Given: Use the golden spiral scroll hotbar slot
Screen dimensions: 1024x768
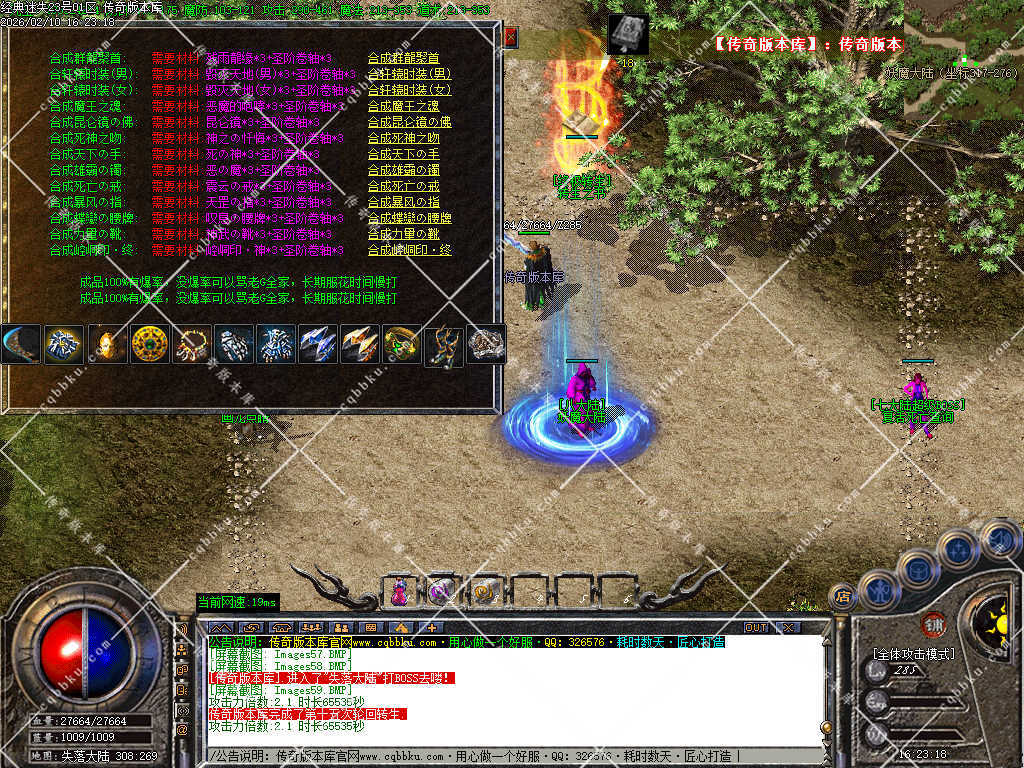Looking at the screenshot, I should 485,591.
